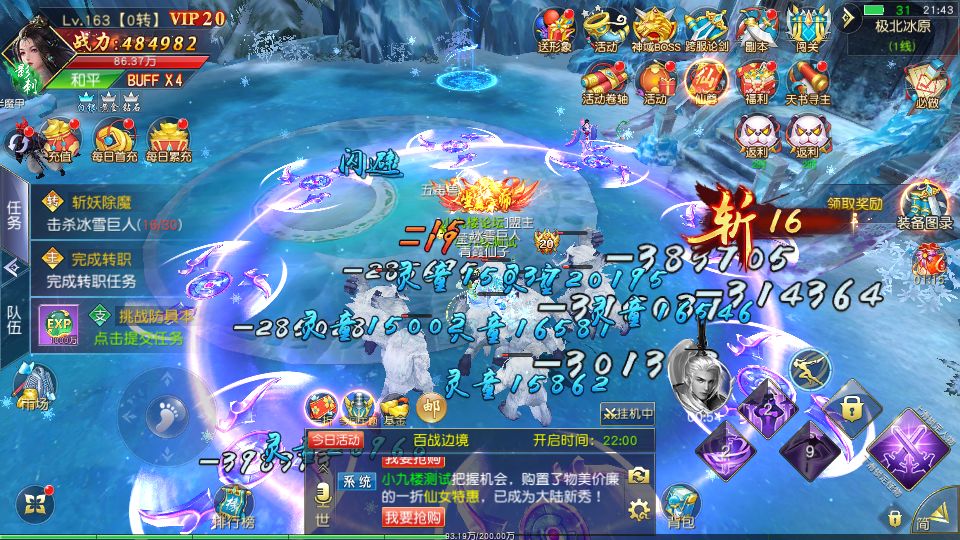This screenshot has width=960, height=540.
Task: Open the 活动卷轴 scroll event
Action: (x=605, y=80)
